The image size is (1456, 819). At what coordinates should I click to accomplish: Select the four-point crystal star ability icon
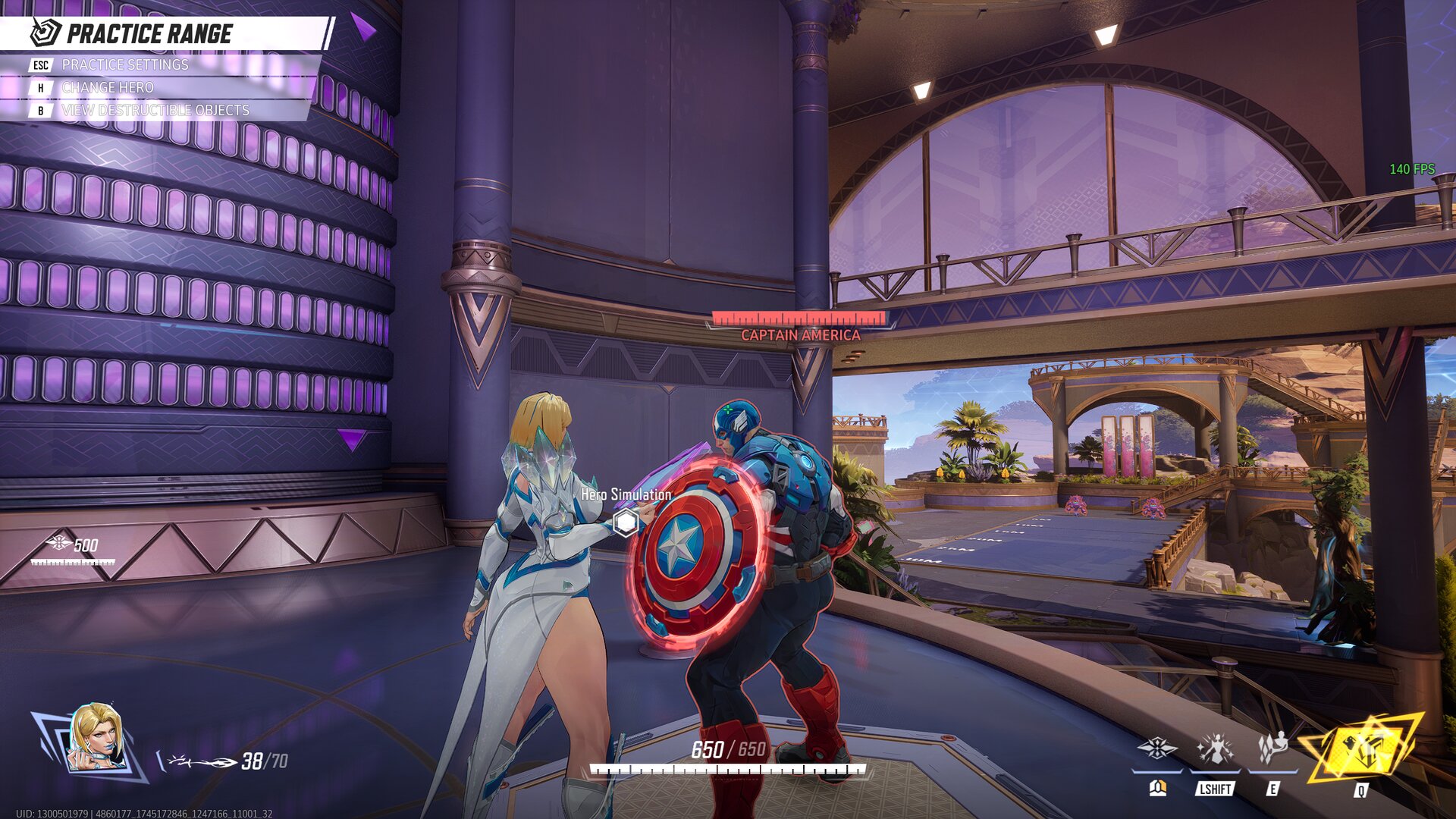(x=1157, y=749)
